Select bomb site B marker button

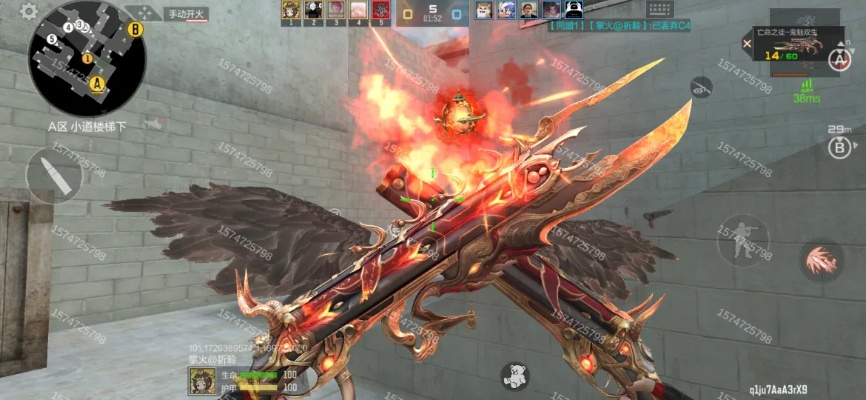pyautogui.click(x=838, y=147)
